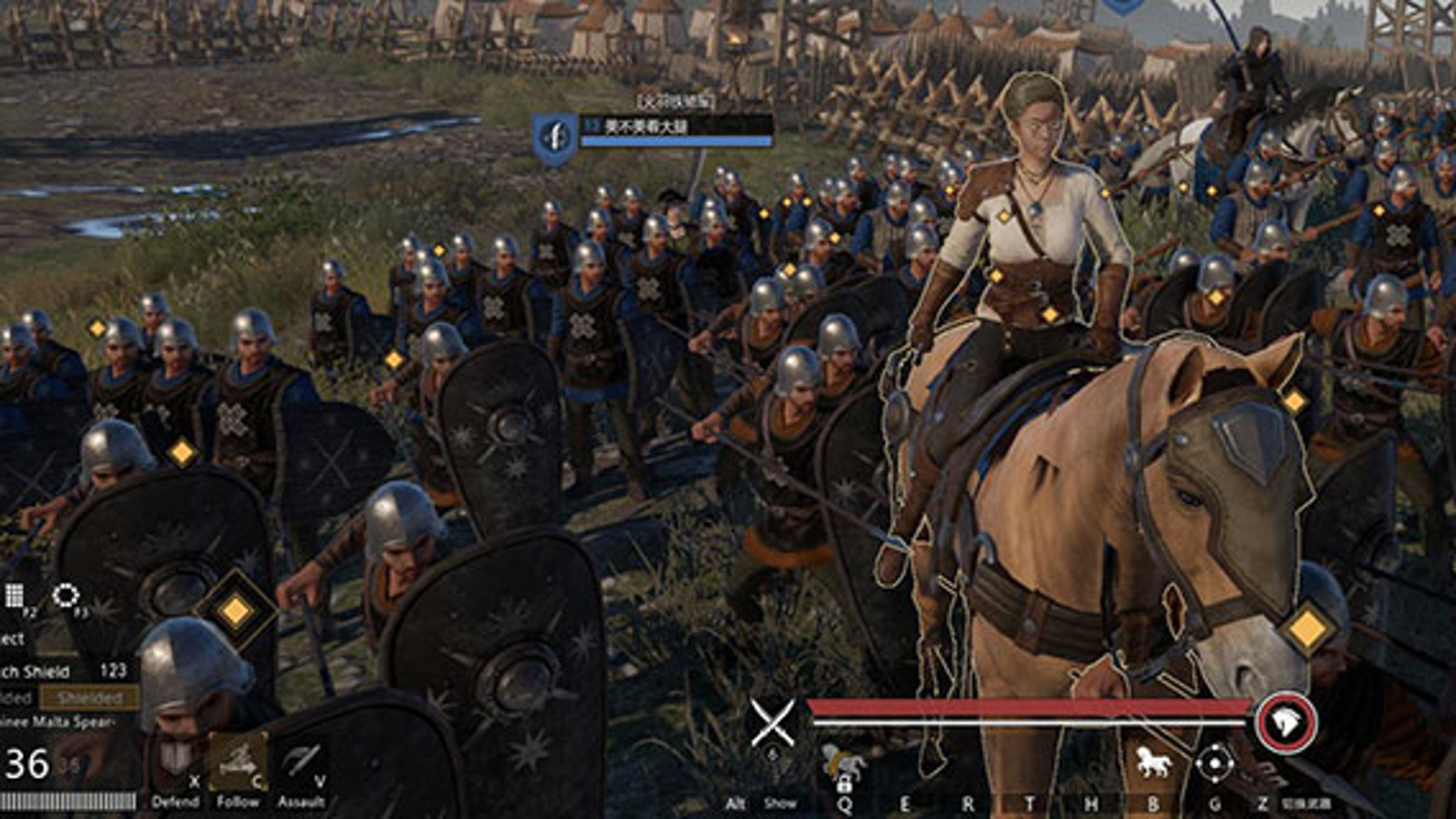
Task: Toggle the Shielded stance option
Action: pos(91,696)
